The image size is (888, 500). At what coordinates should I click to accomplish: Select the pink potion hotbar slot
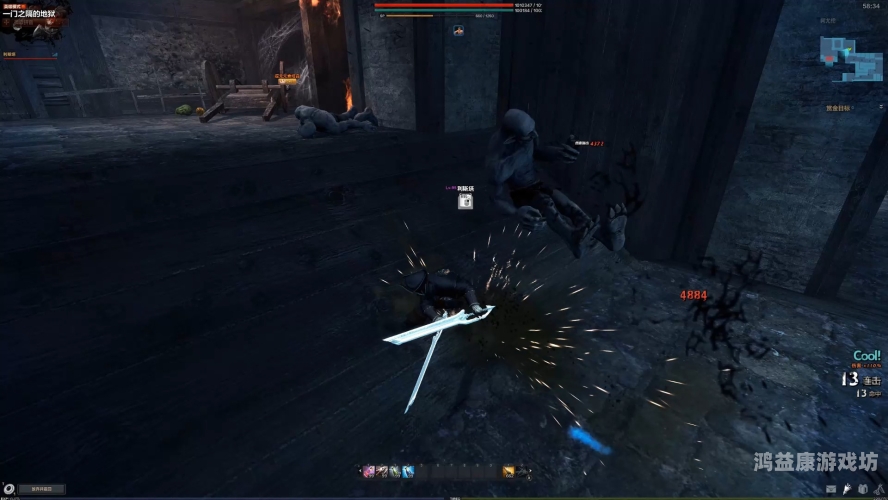pyautogui.click(x=368, y=471)
